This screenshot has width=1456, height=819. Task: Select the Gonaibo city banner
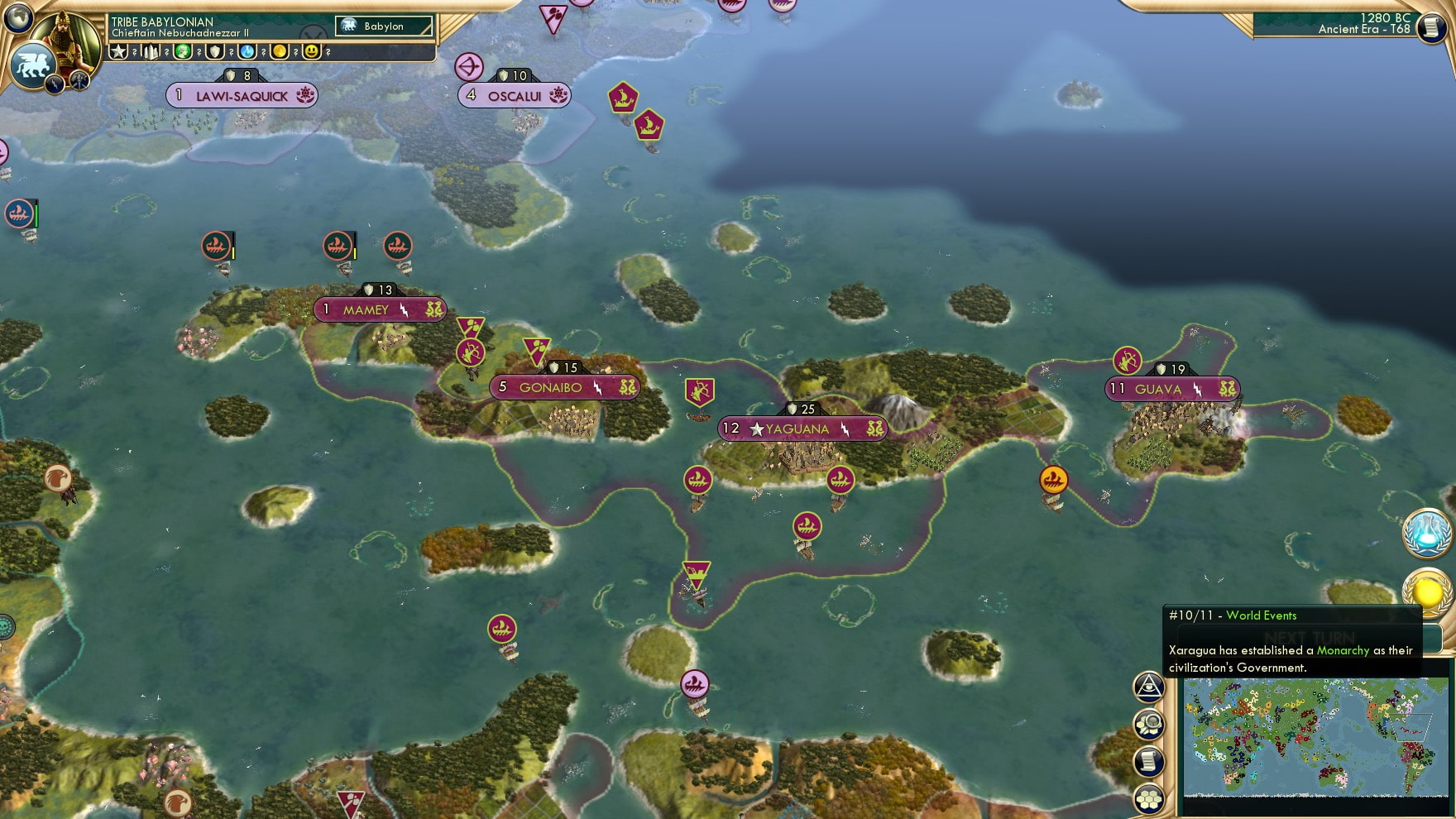coord(564,387)
